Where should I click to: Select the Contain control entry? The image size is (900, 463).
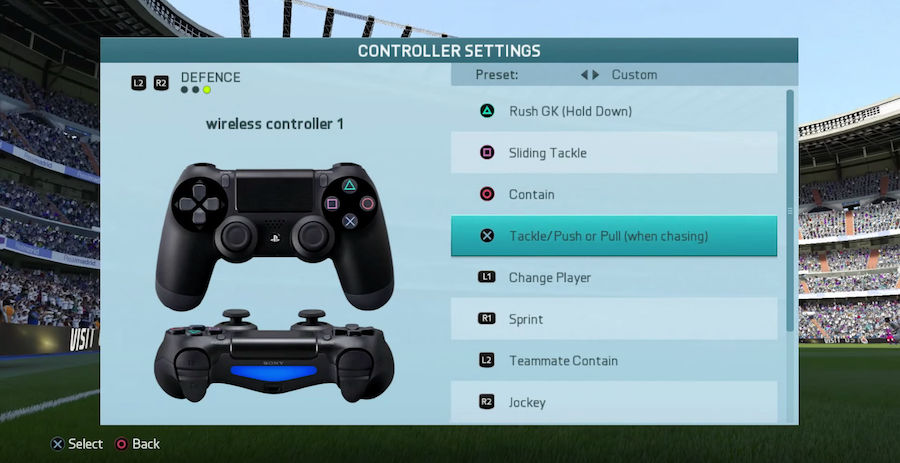[x=613, y=194]
